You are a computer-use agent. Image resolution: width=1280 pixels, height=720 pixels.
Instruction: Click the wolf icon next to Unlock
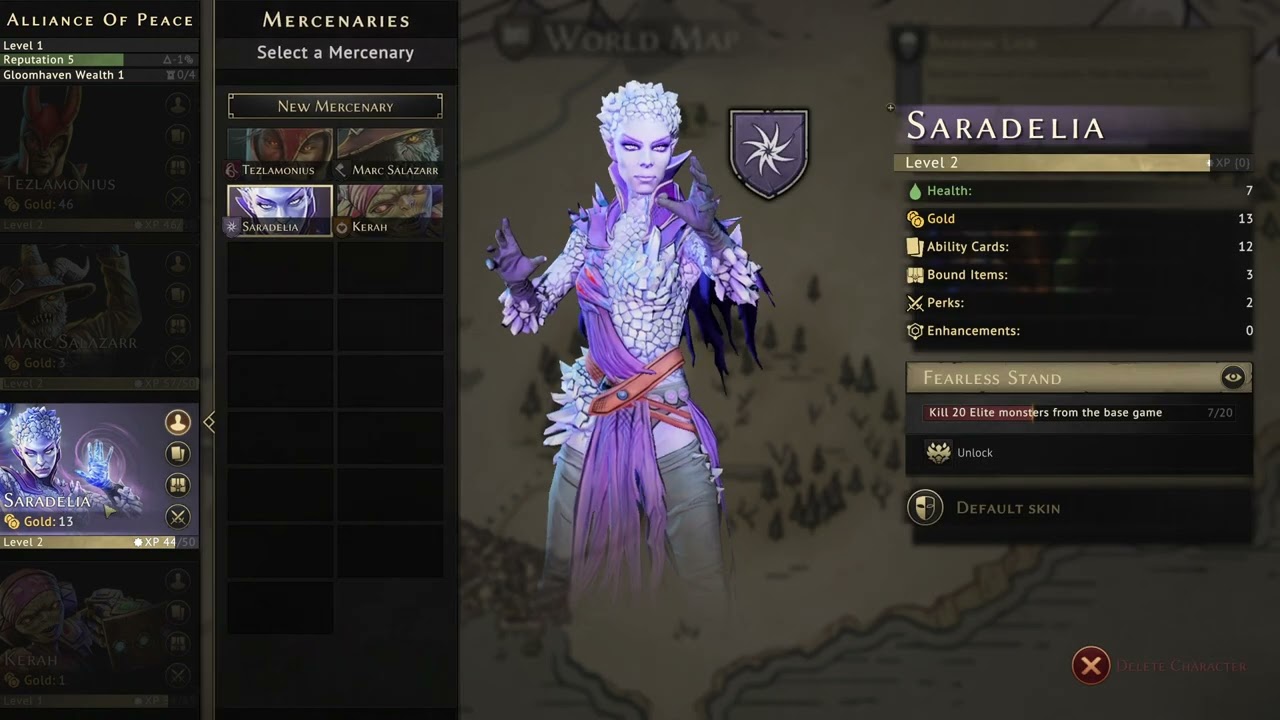938,452
